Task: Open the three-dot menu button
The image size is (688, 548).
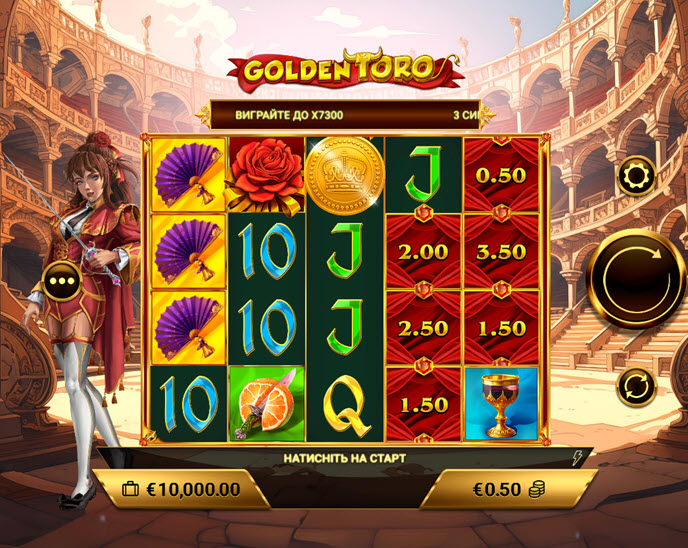Action: point(63,281)
